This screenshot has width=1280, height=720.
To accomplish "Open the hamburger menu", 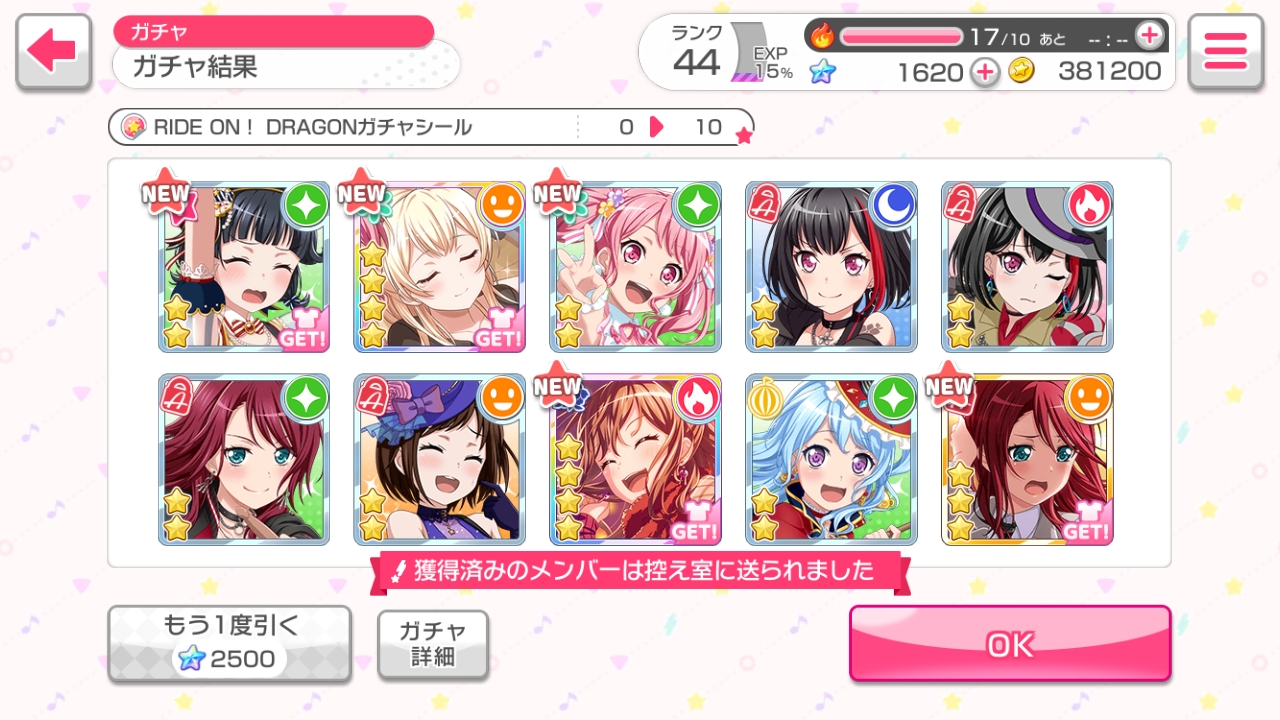I will (1225, 52).
